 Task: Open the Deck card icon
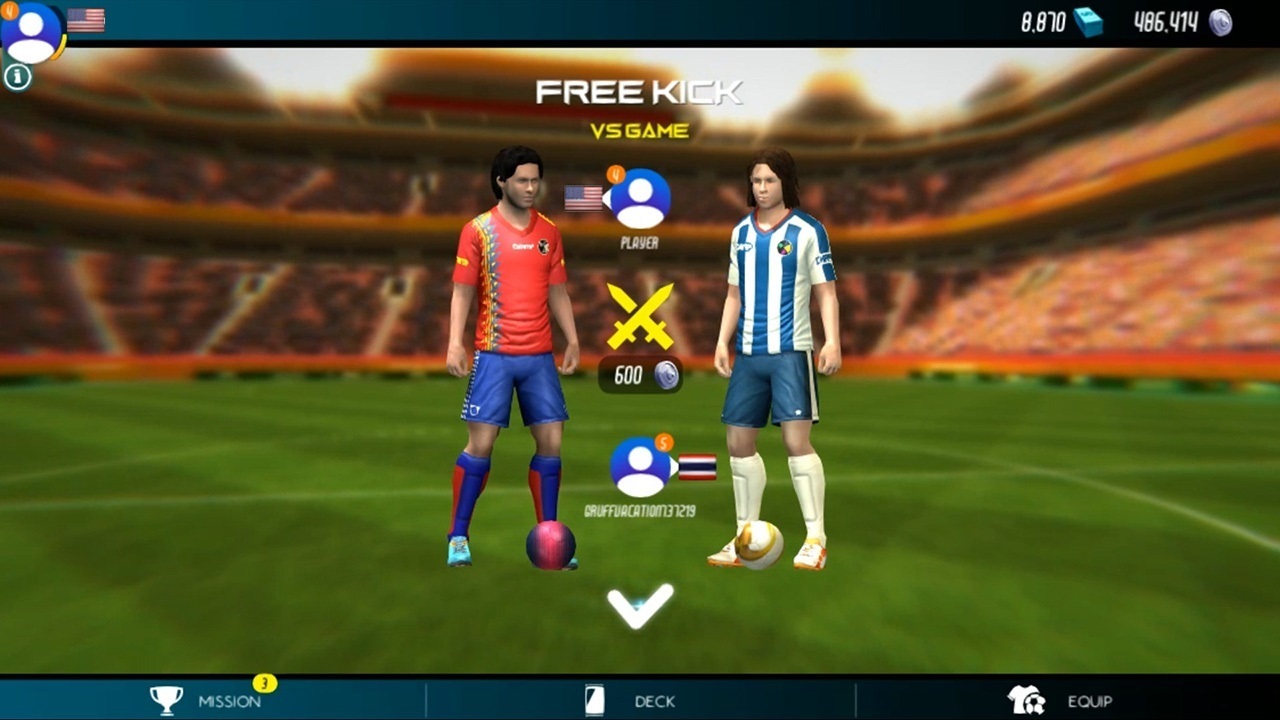[594, 701]
